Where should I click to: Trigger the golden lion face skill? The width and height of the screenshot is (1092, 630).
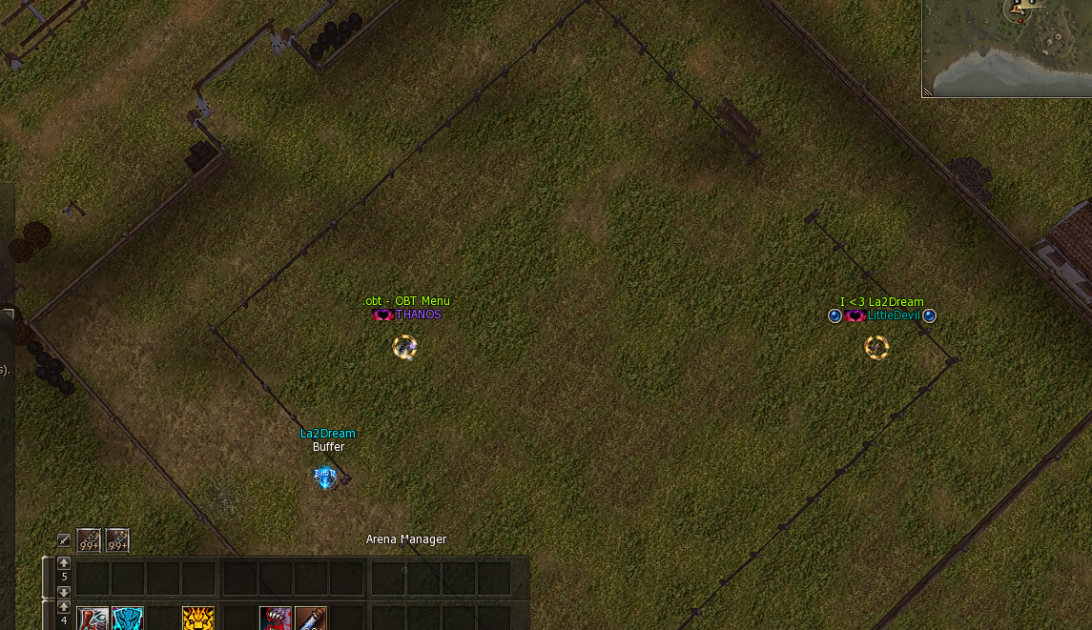[197, 619]
